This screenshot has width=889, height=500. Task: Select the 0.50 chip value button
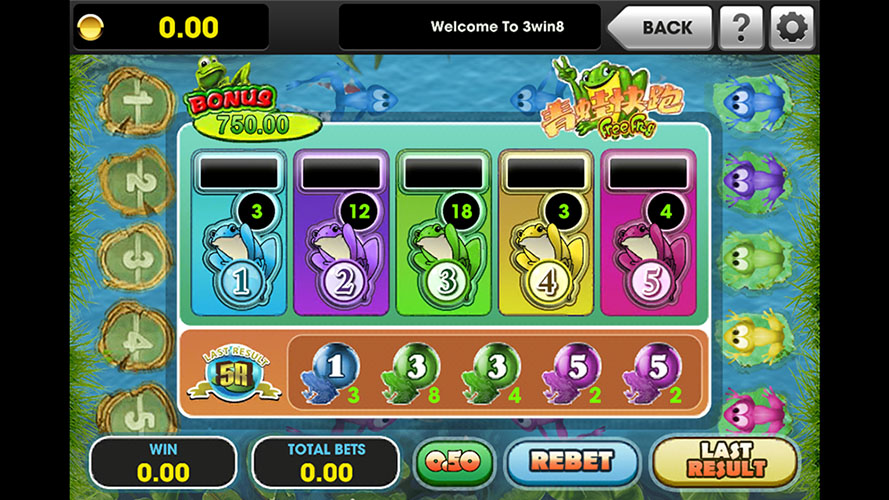point(456,462)
